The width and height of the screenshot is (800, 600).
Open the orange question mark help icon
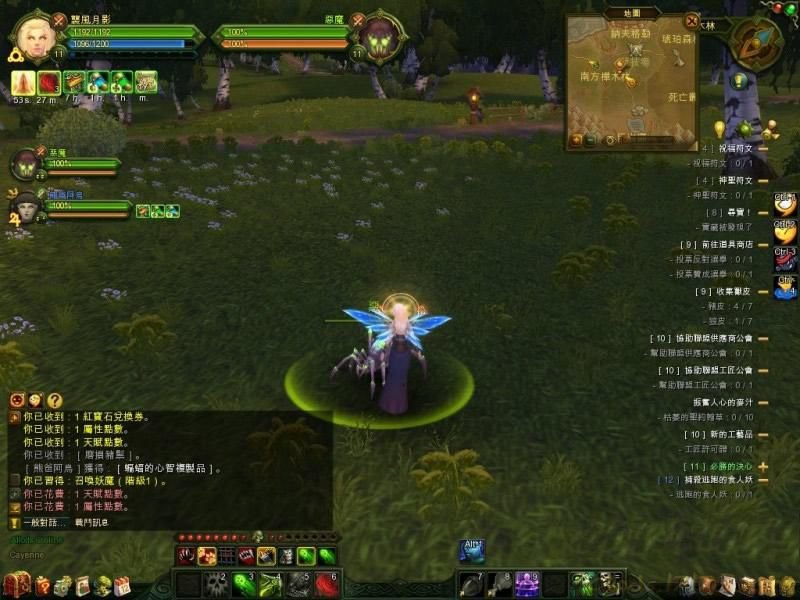[55, 400]
